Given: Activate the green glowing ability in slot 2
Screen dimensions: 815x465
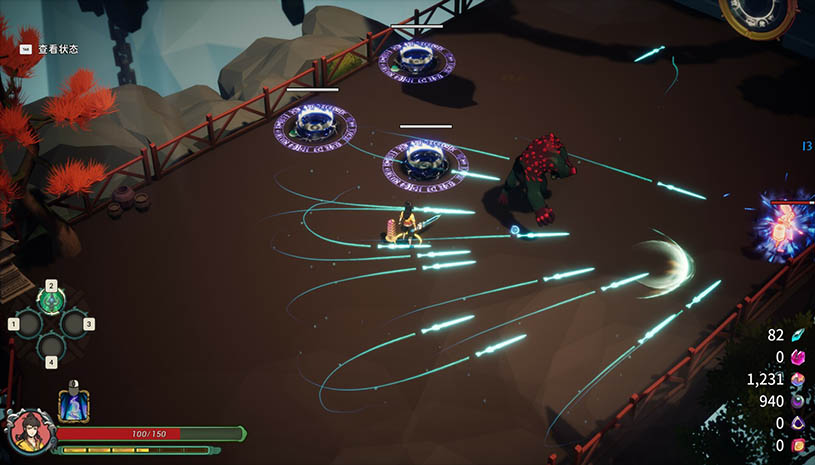Looking at the screenshot, I should click(x=51, y=300).
